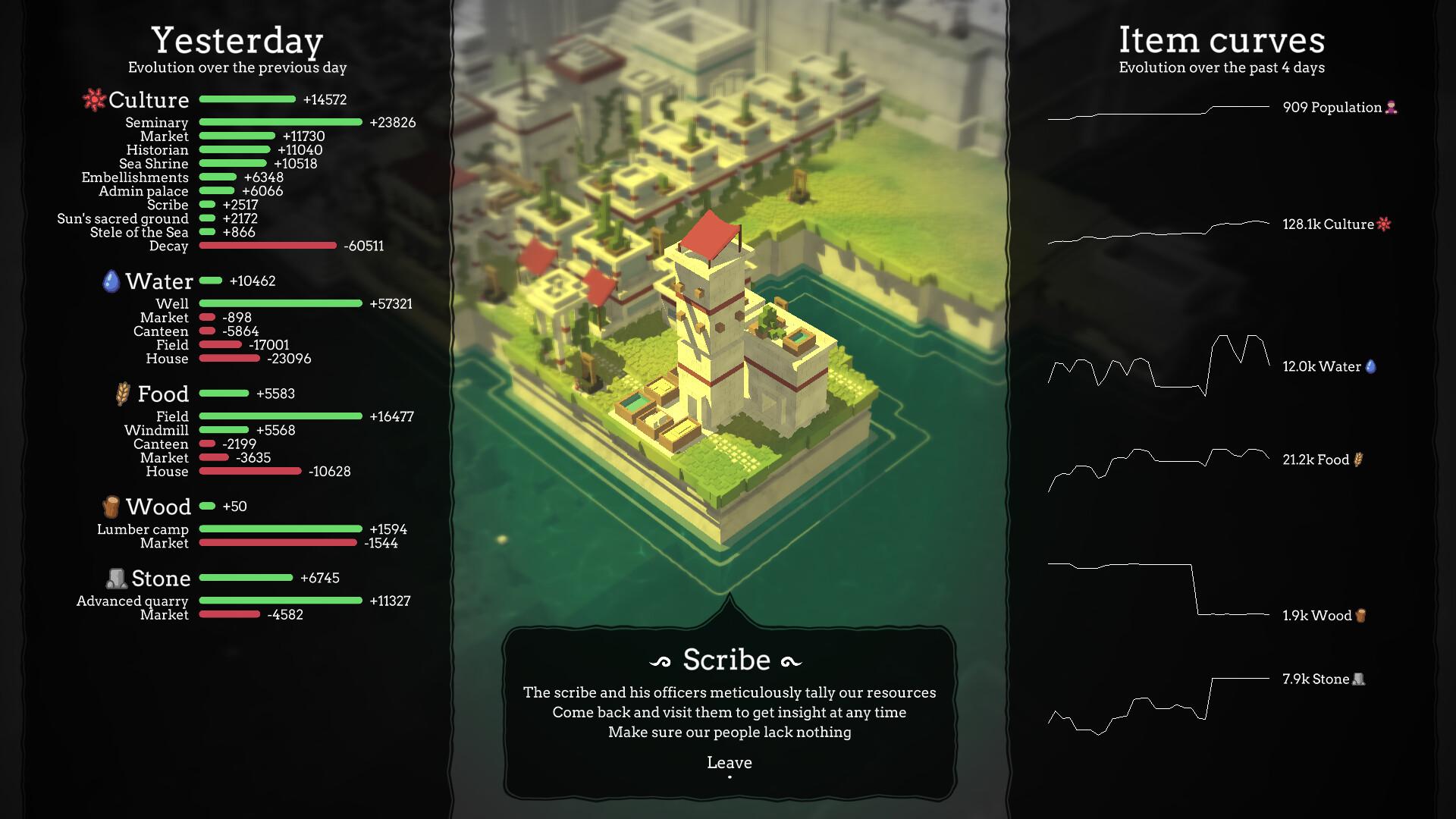Open the Scribe dialog title

[726, 659]
